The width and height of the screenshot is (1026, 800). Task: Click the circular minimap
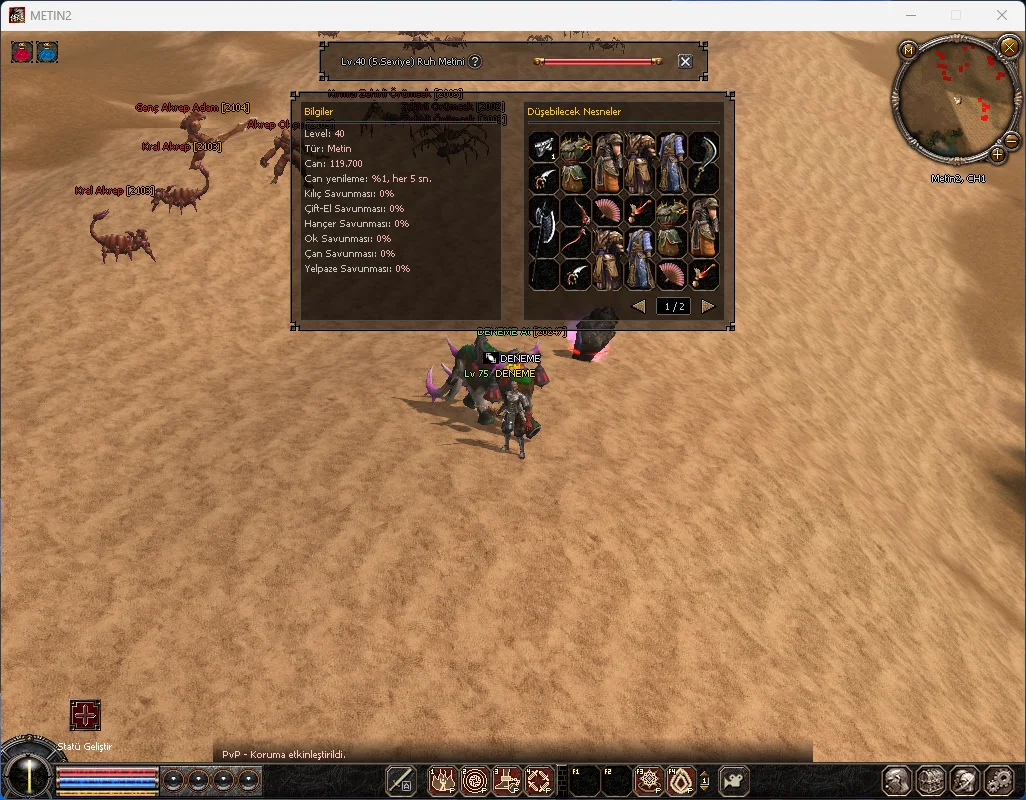(x=955, y=100)
